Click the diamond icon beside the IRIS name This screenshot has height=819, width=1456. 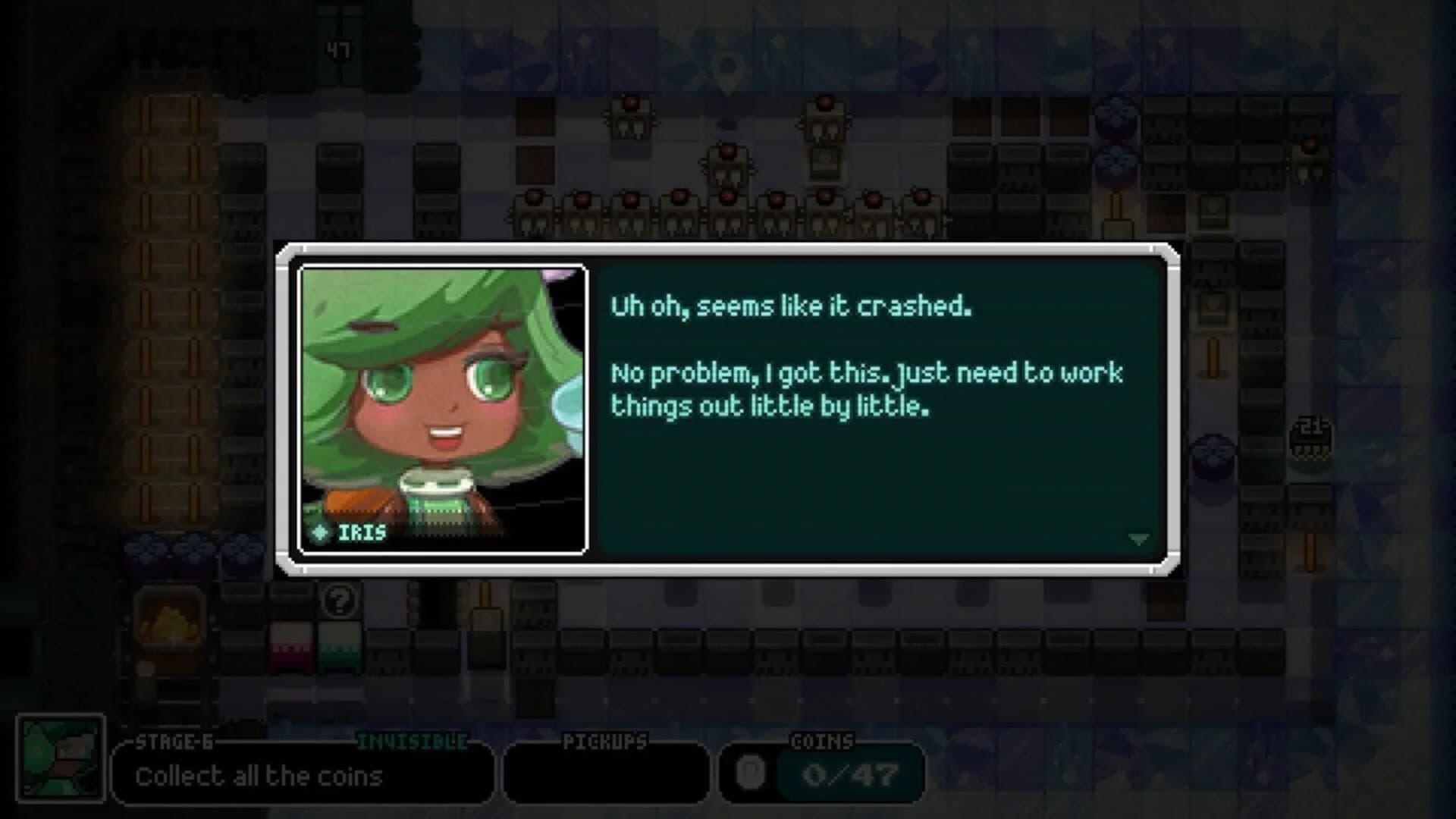pyautogui.click(x=320, y=533)
